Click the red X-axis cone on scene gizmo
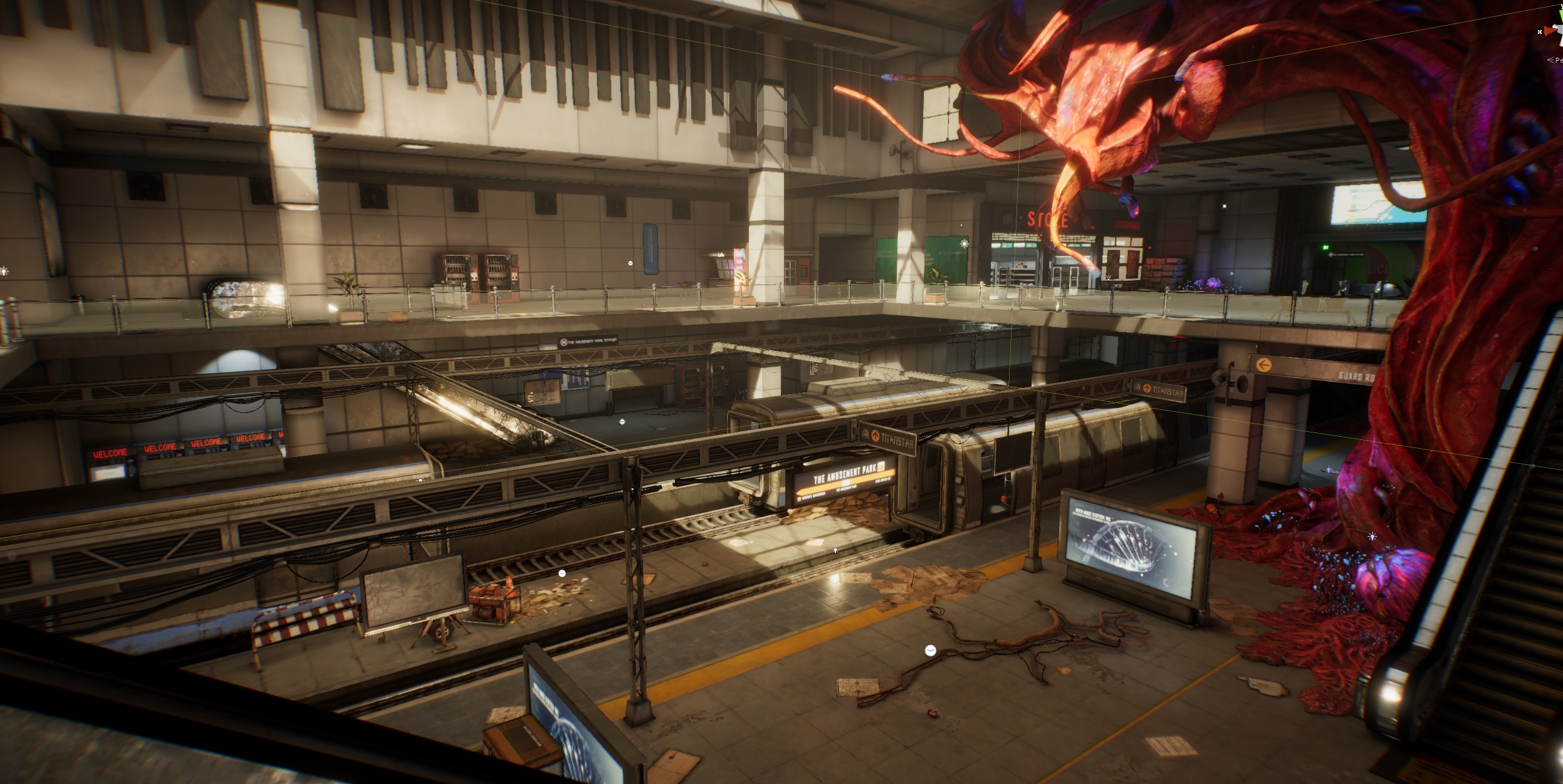Screen dimensions: 1563x784 pos(1550,31)
